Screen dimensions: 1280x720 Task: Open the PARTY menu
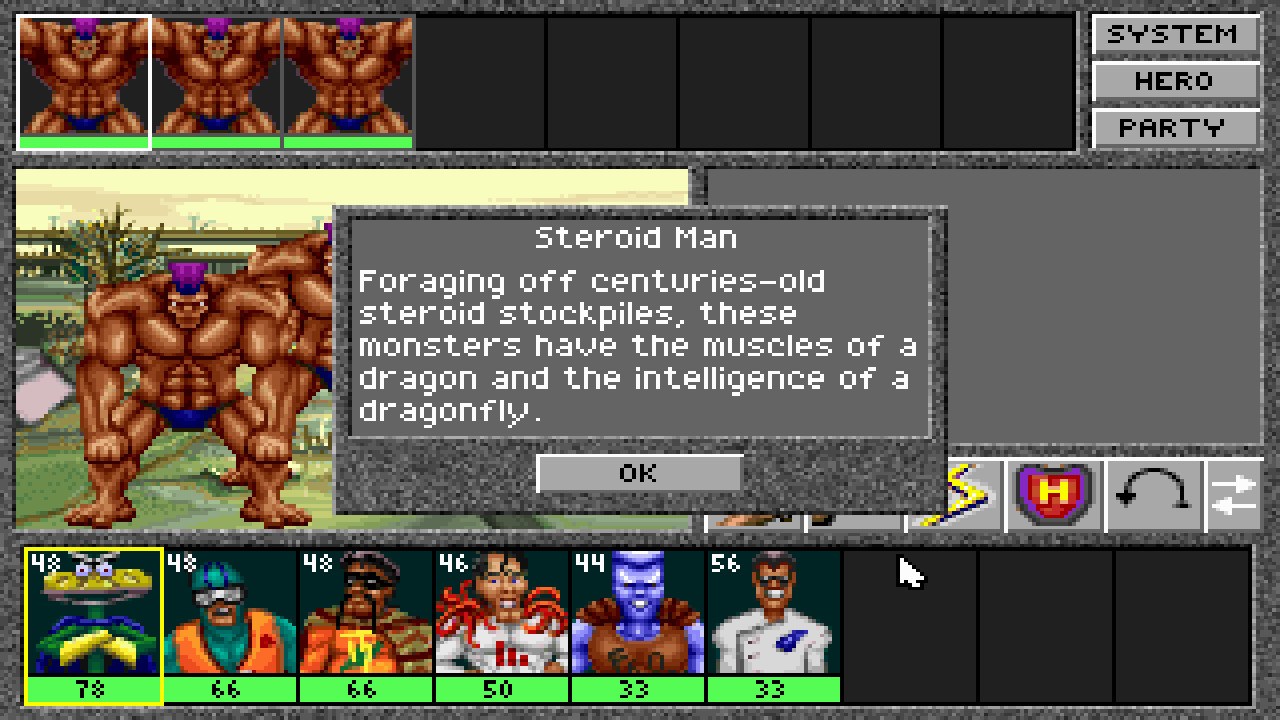point(1175,127)
